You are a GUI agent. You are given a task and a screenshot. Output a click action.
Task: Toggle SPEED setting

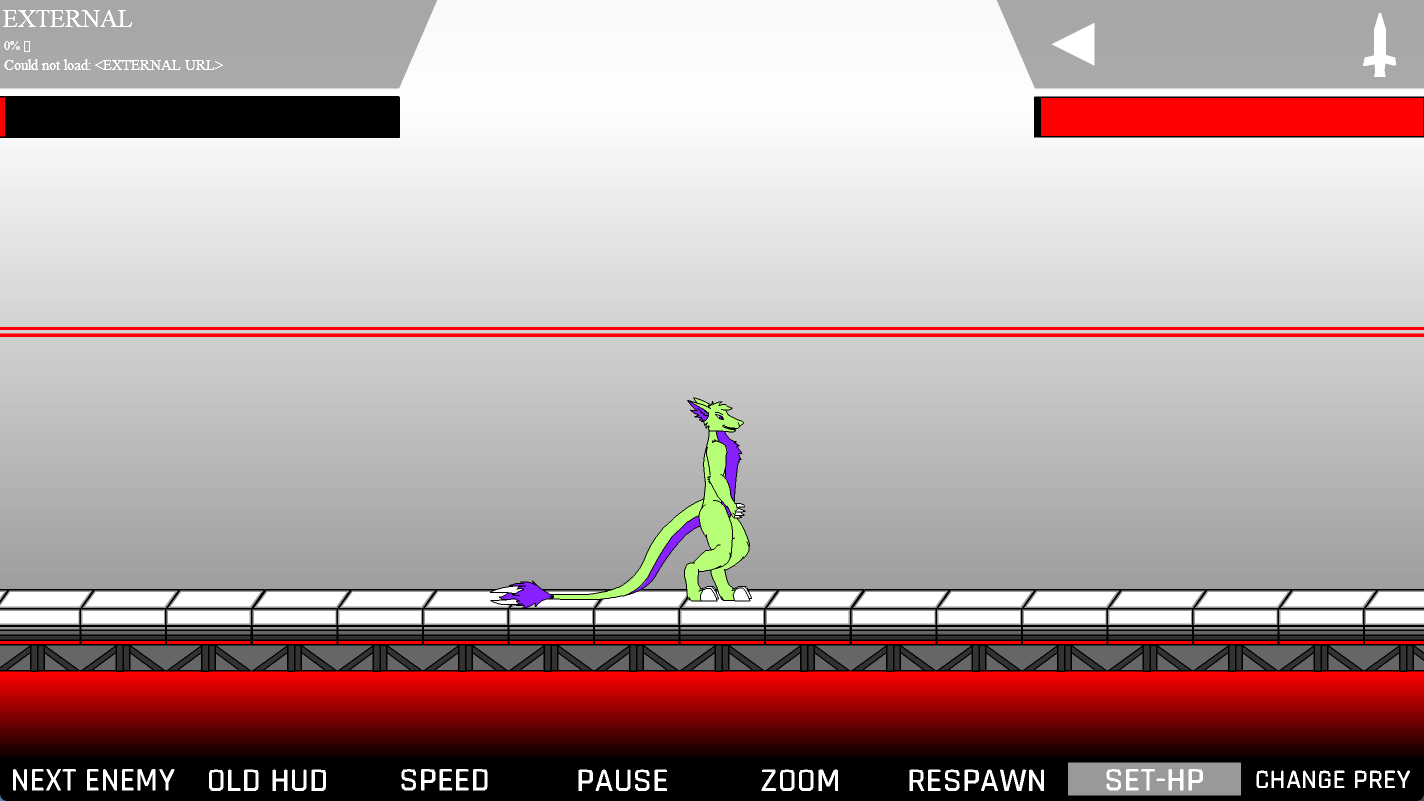444,779
